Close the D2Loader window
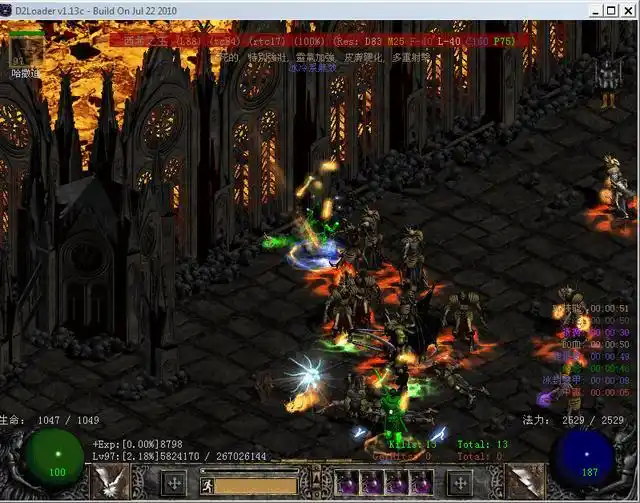 [626, 10]
